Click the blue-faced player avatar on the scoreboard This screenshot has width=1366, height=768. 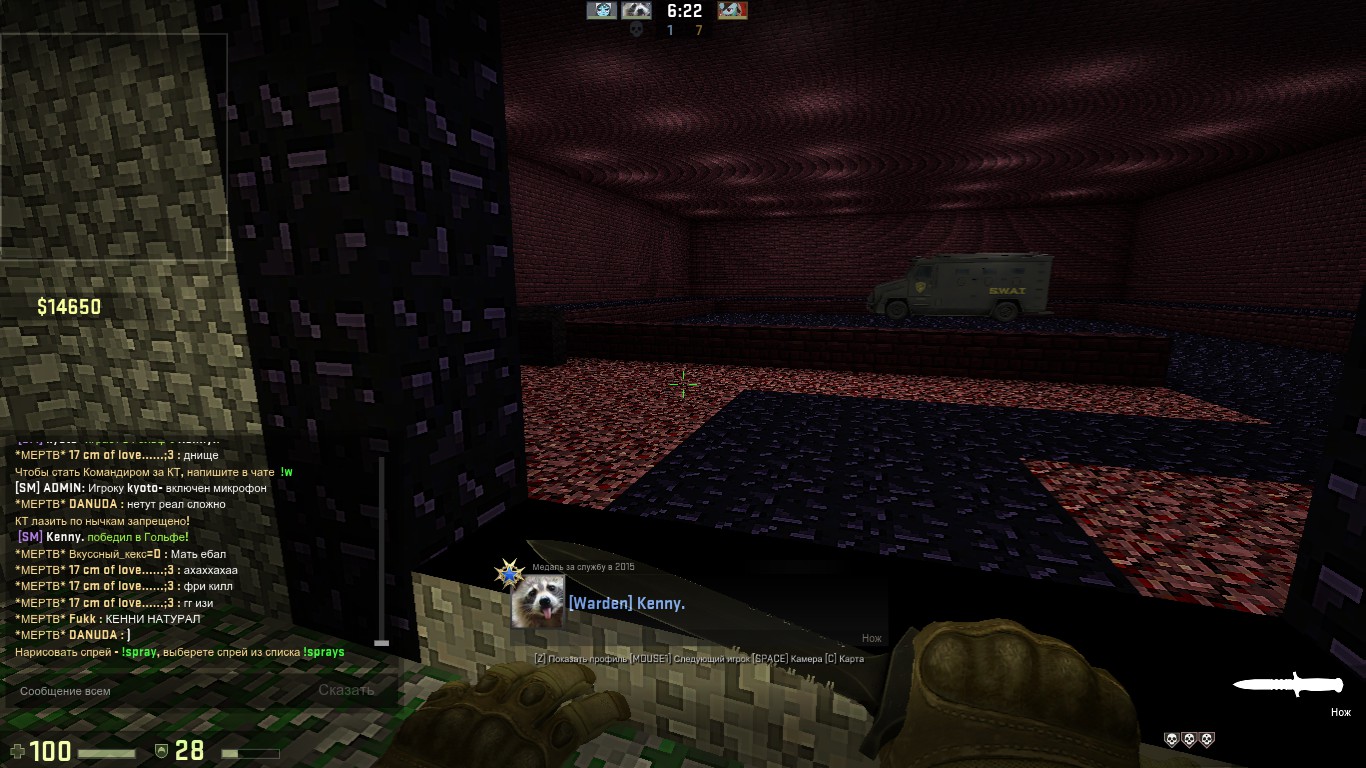pyautogui.click(x=601, y=11)
